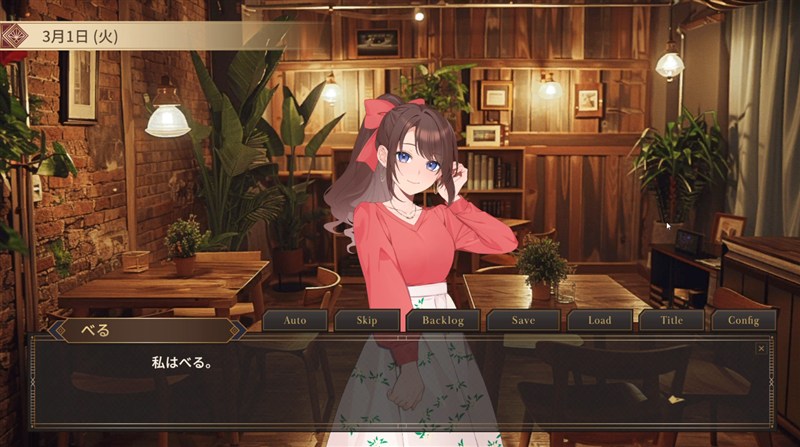The width and height of the screenshot is (800, 447).
Task: Open the Config settings
Action: click(x=743, y=321)
